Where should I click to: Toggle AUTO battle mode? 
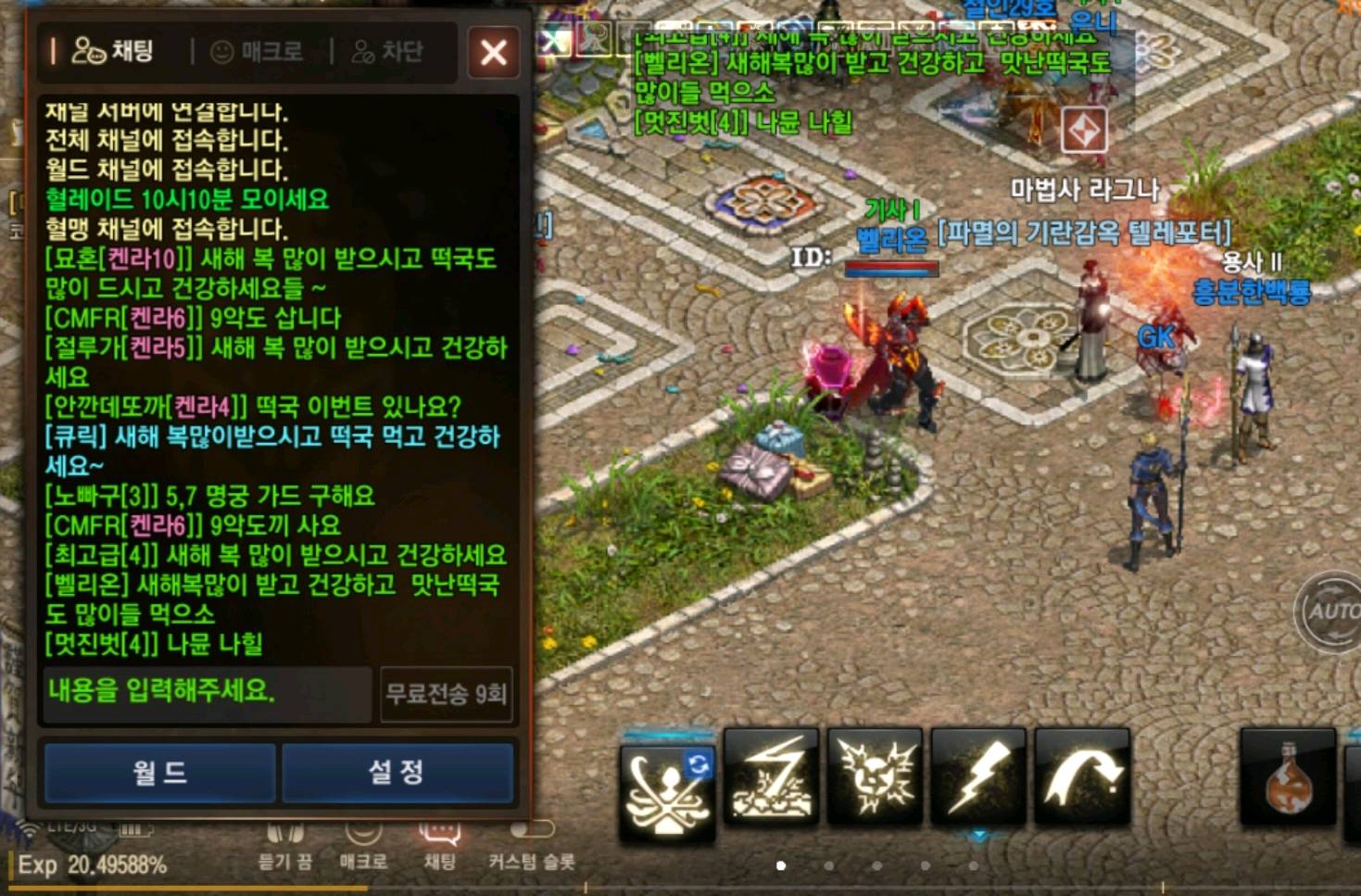[x=1330, y=612]
